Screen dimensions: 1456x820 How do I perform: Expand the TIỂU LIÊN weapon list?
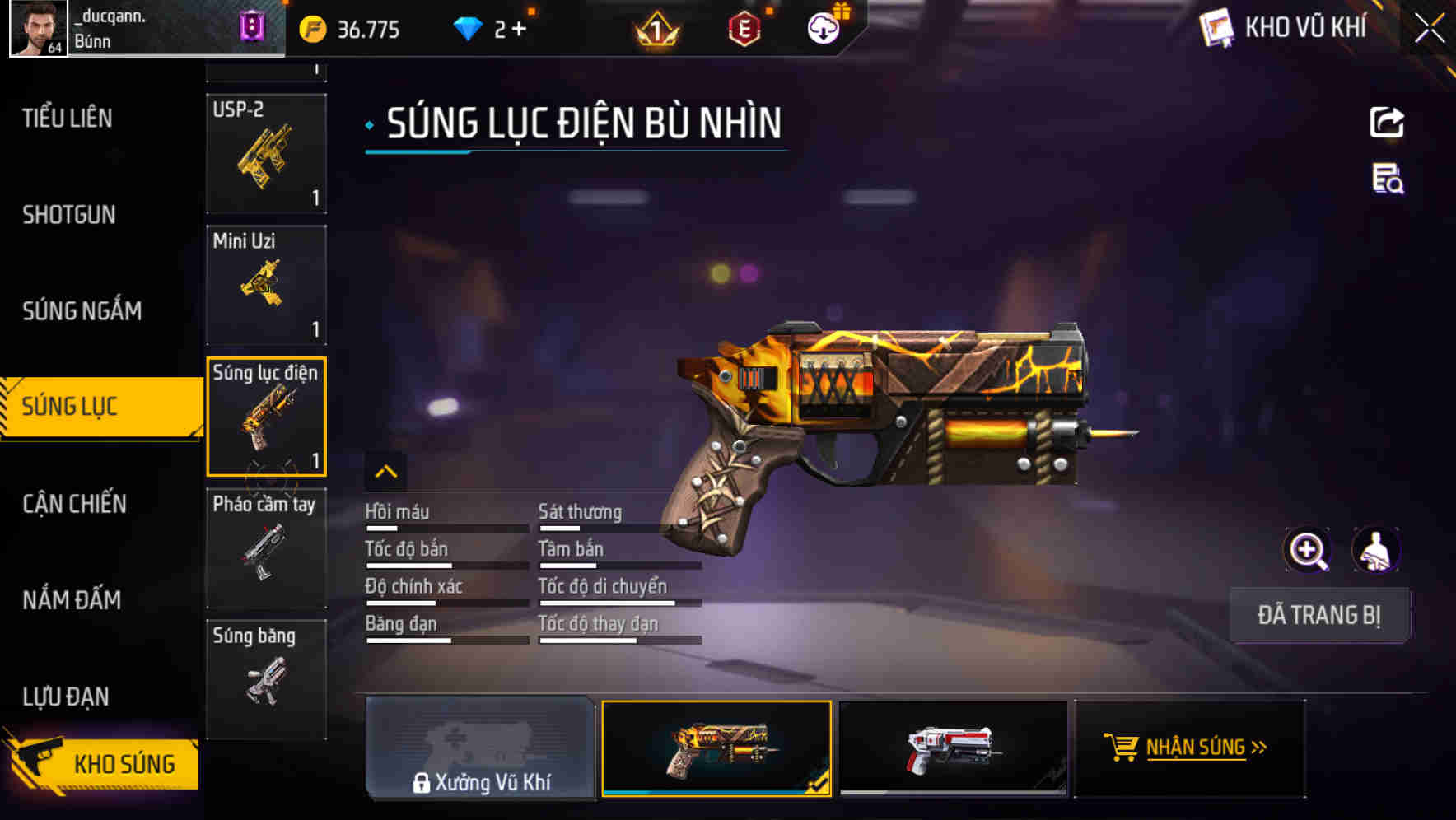click(66, 119)
